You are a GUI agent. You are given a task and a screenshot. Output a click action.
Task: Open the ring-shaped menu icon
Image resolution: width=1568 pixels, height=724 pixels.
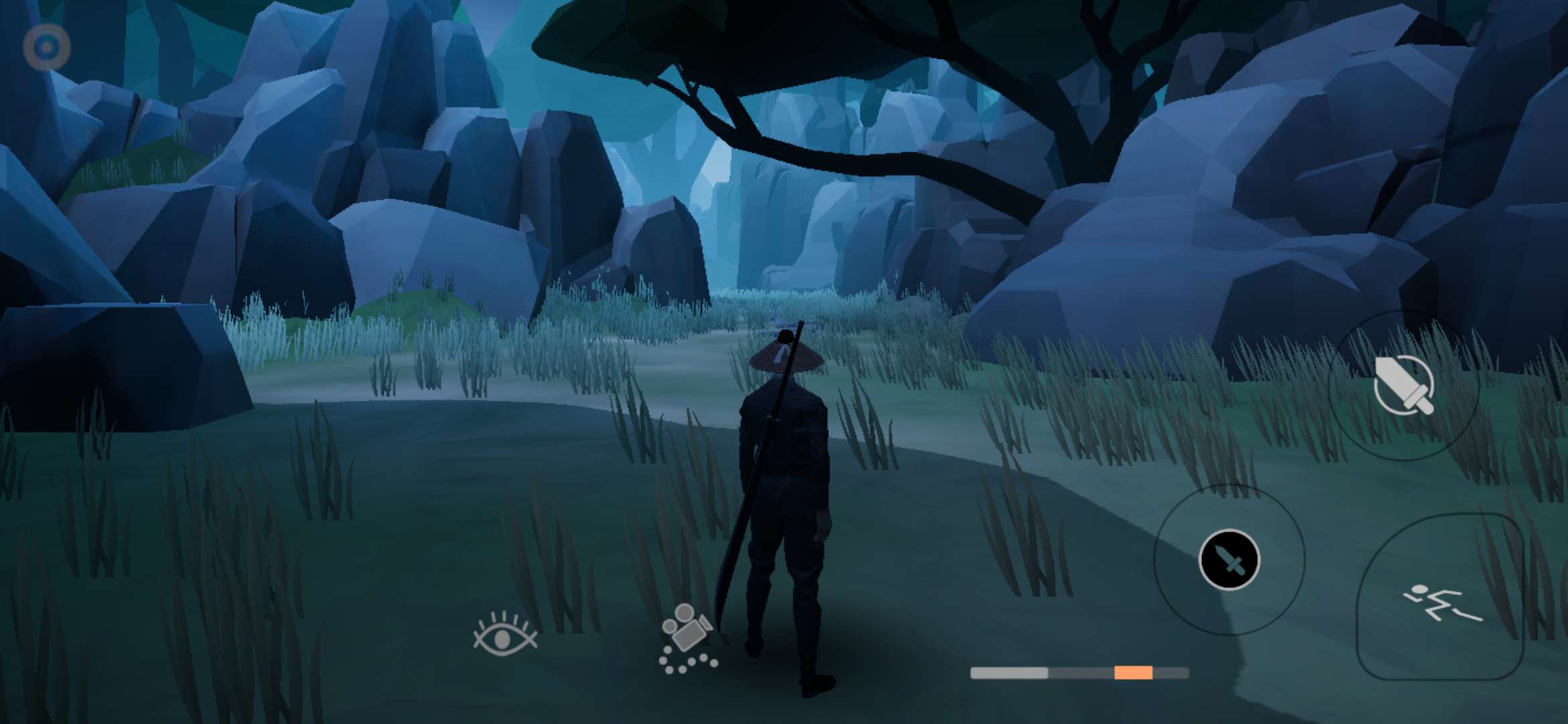coord(46,48)
